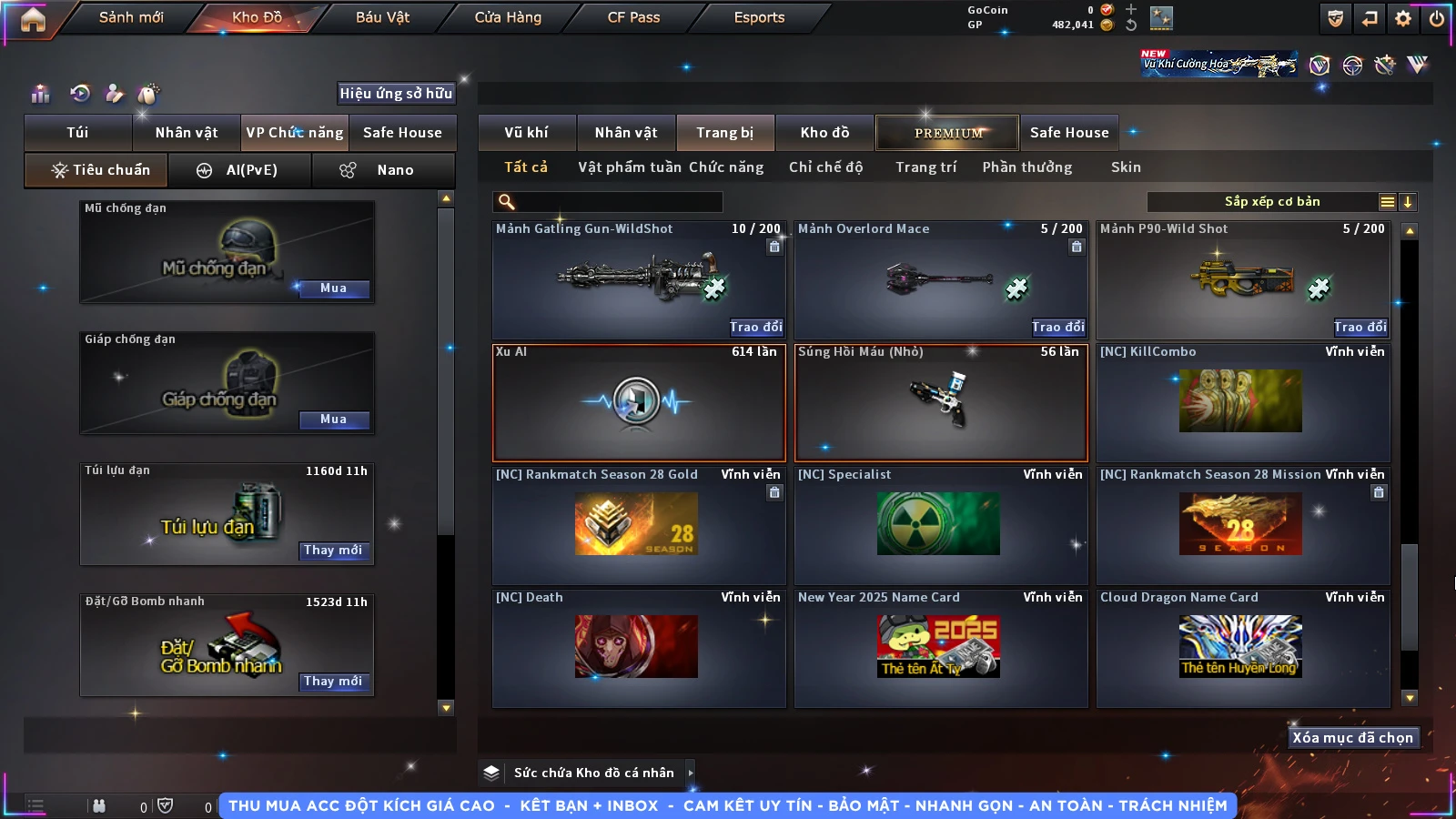Viewport: 1456px width, 819px height.
Task: Open the Cửa Hàng shop menu
Action: click(508, 17)
